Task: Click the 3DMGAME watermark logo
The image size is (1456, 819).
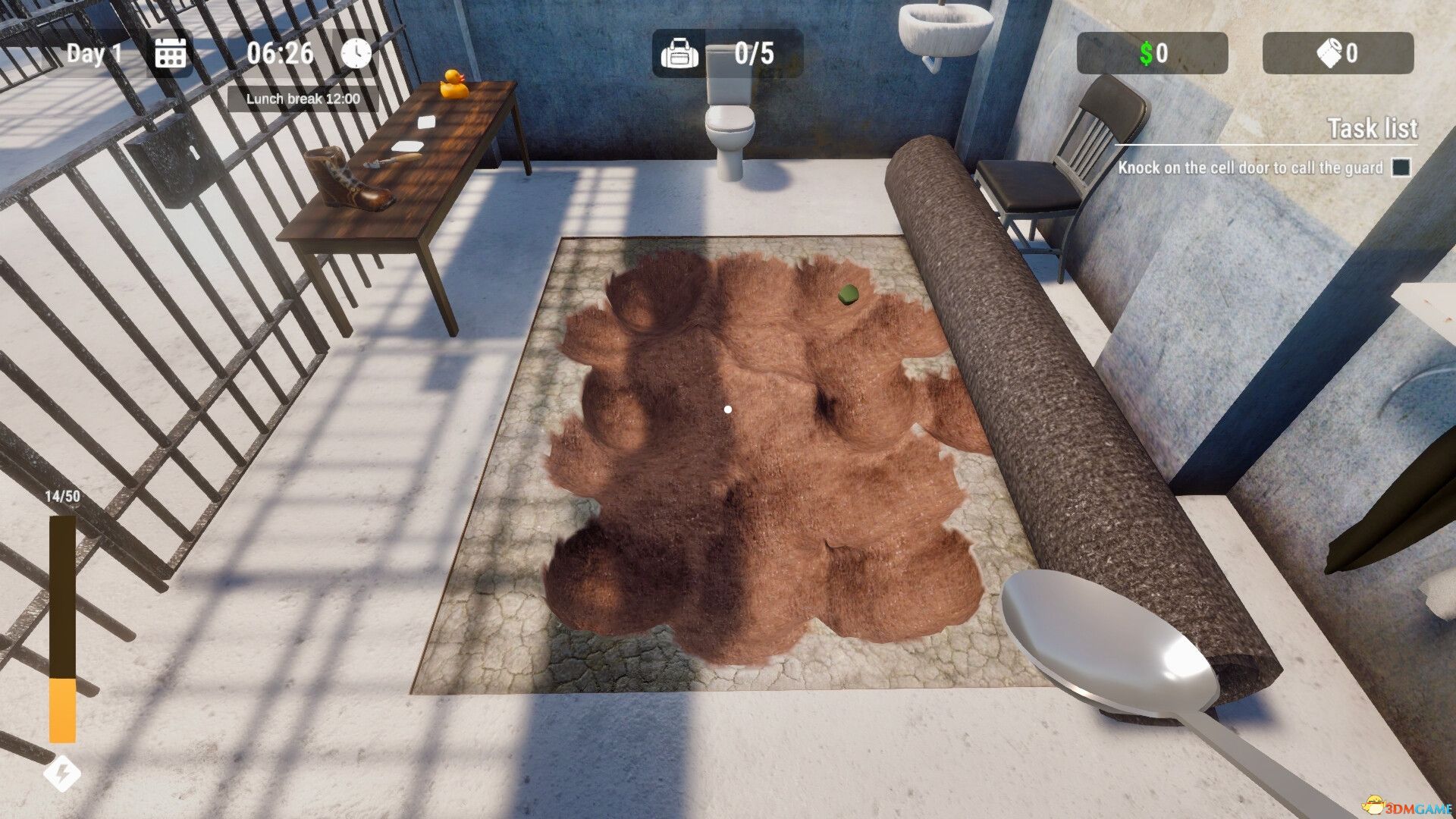Action: click(x=1408, y=805)
